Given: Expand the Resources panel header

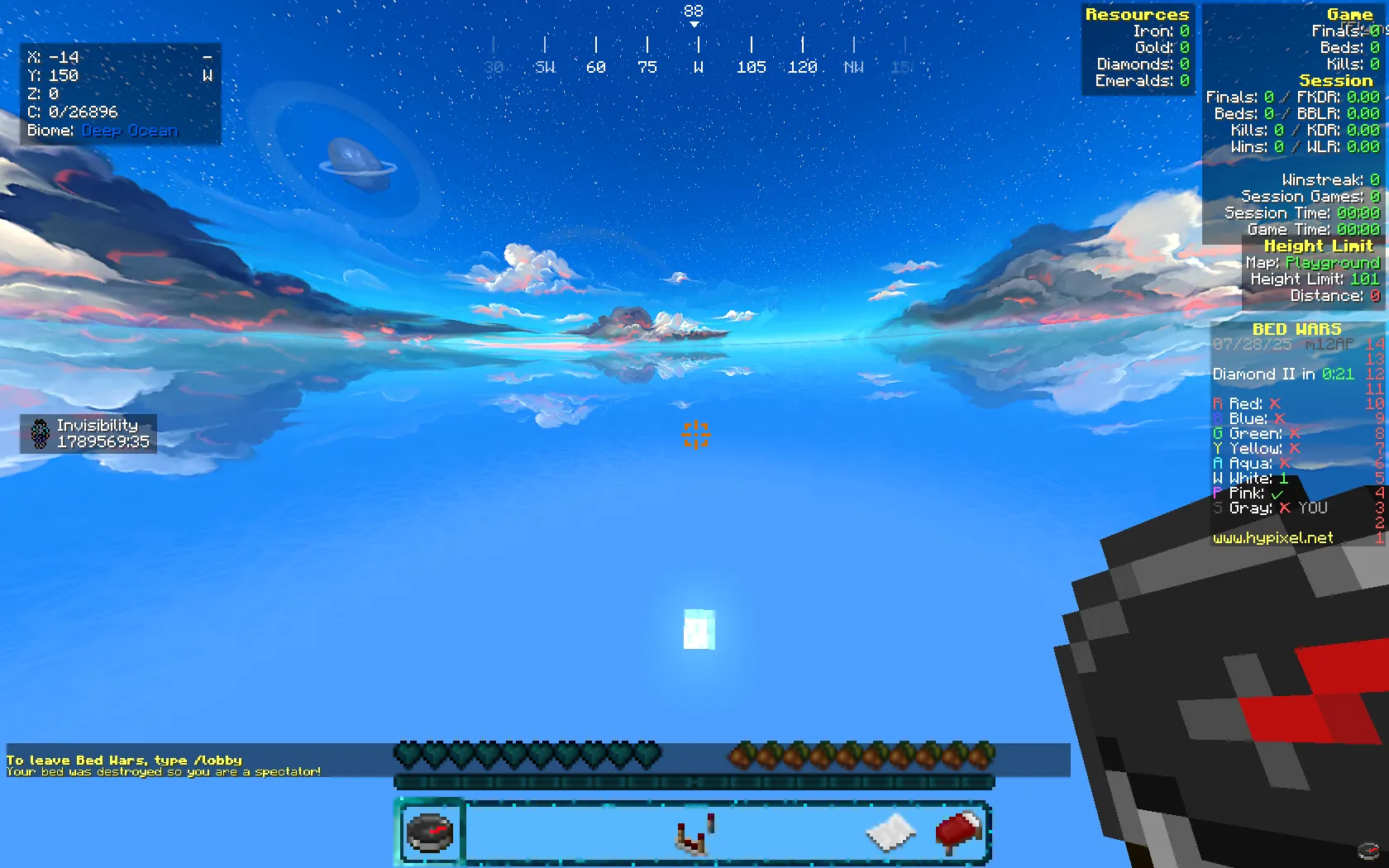Looking at the screenshot, I should pyautogui.click(x=1138, y=14).
